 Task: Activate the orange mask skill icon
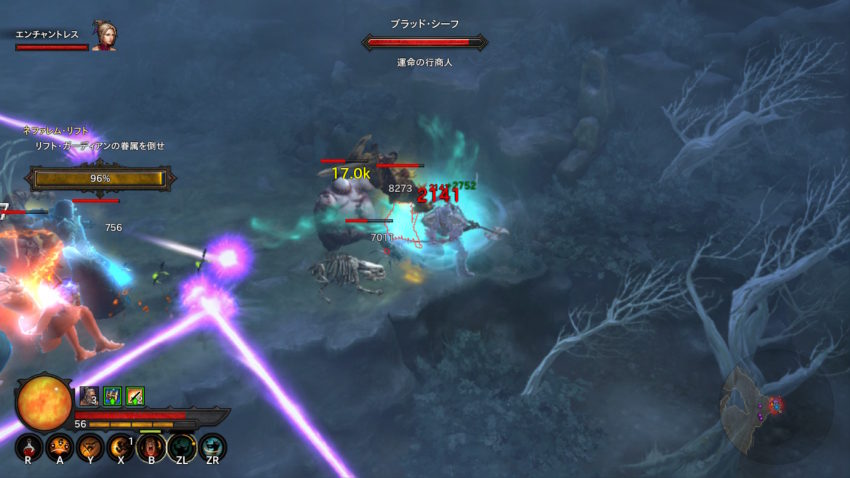point(58,446)
